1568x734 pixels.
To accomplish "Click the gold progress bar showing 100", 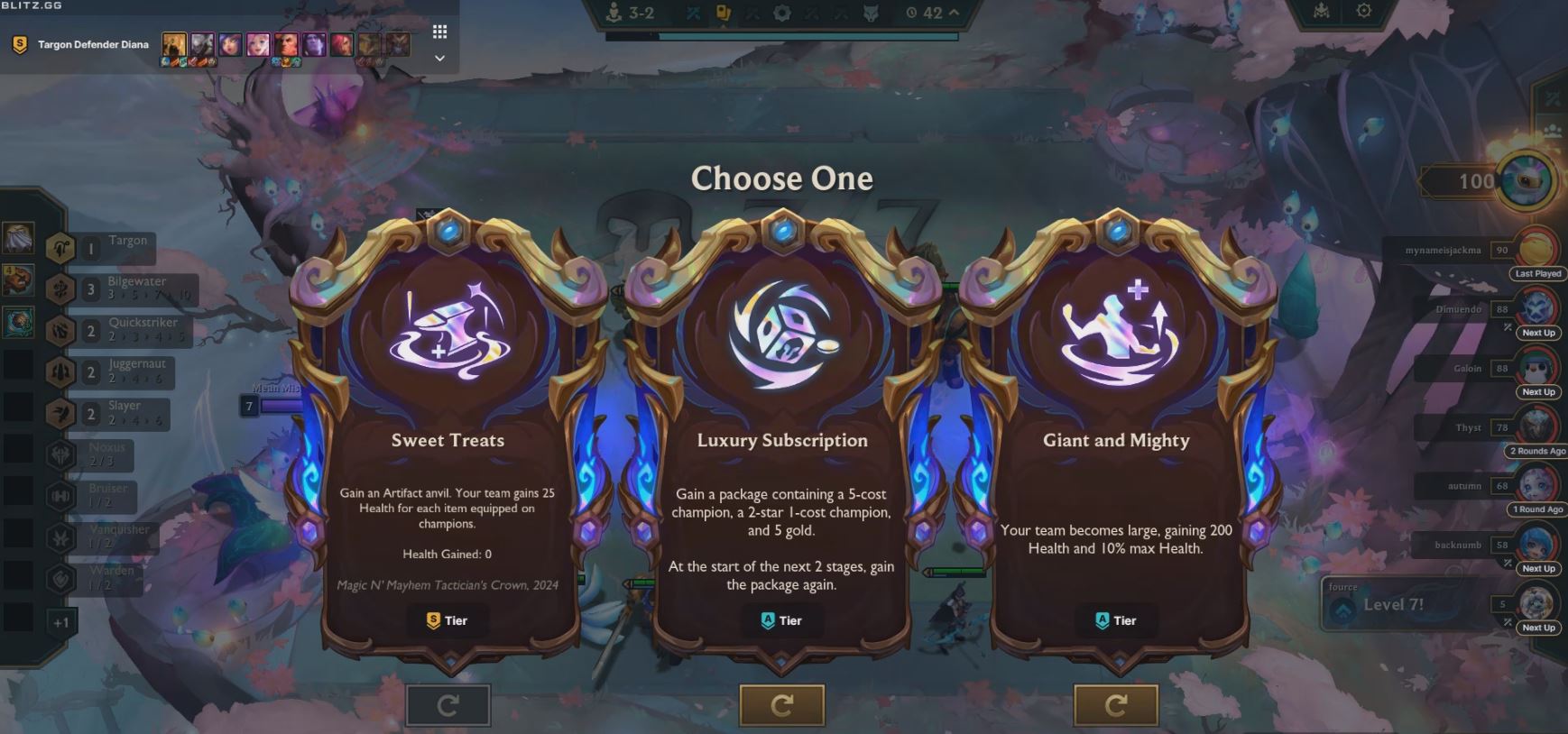I will point(1462,180).
